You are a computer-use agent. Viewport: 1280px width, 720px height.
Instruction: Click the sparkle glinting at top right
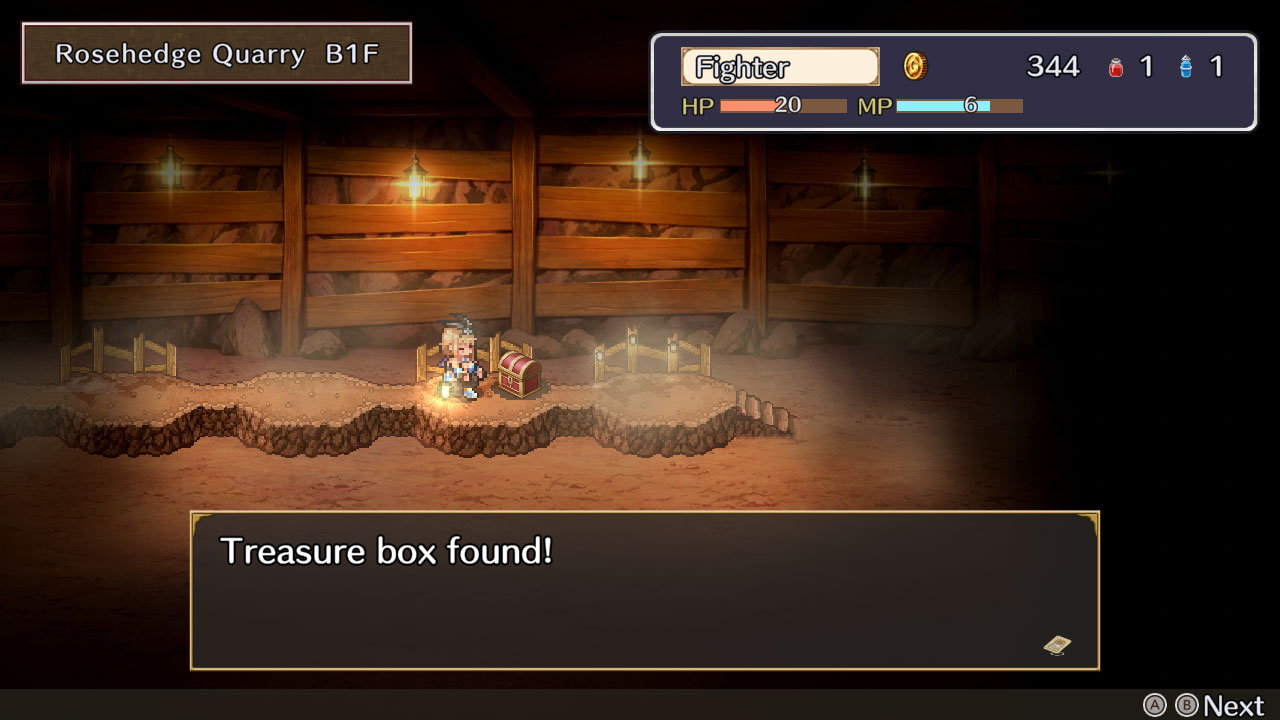click(x=1110, y=173)
